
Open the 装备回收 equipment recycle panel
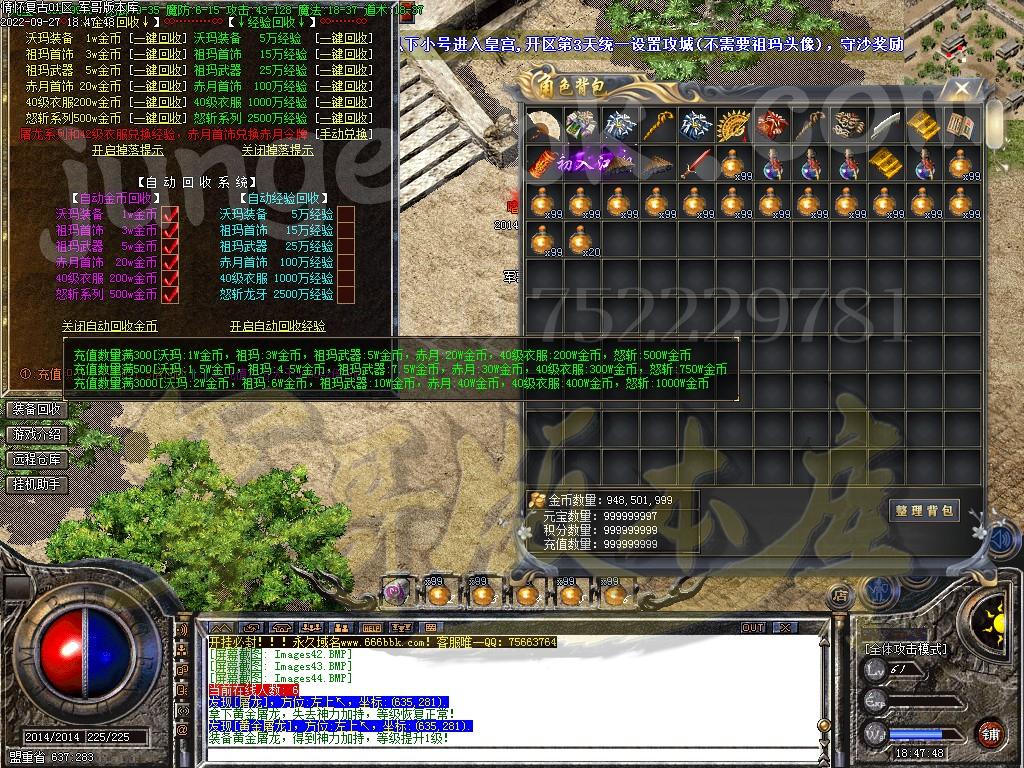point(37,410)
